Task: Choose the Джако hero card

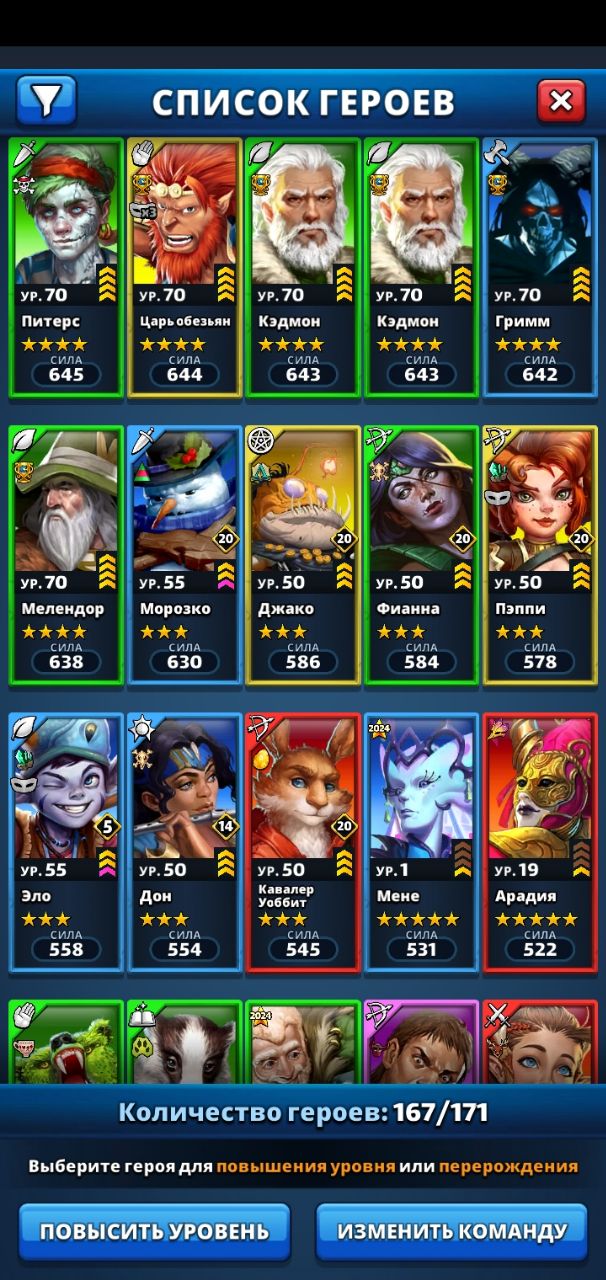Action: [303, 555]
